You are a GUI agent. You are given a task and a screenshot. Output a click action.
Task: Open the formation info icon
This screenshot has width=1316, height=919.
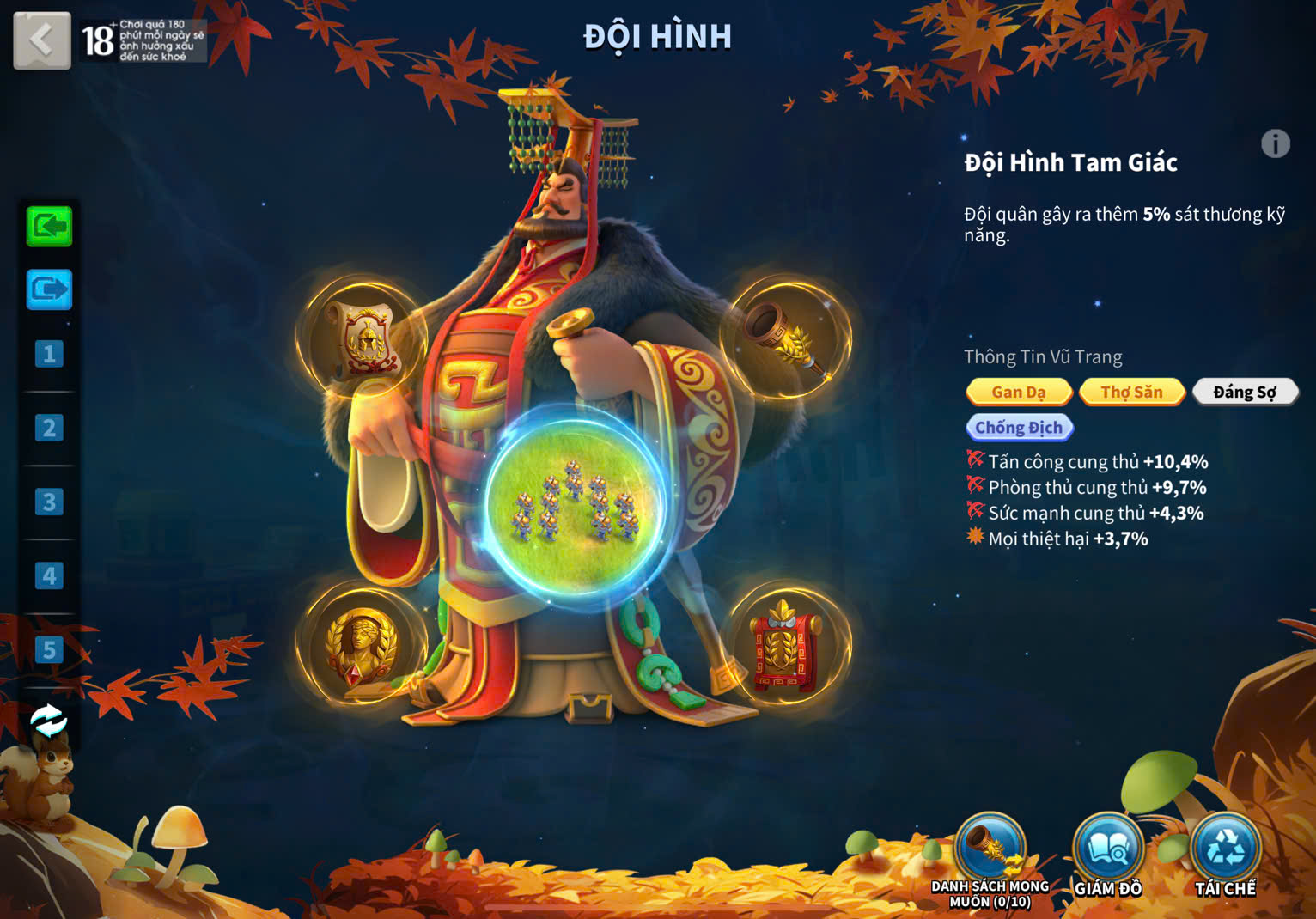(x=1275, y=143)
